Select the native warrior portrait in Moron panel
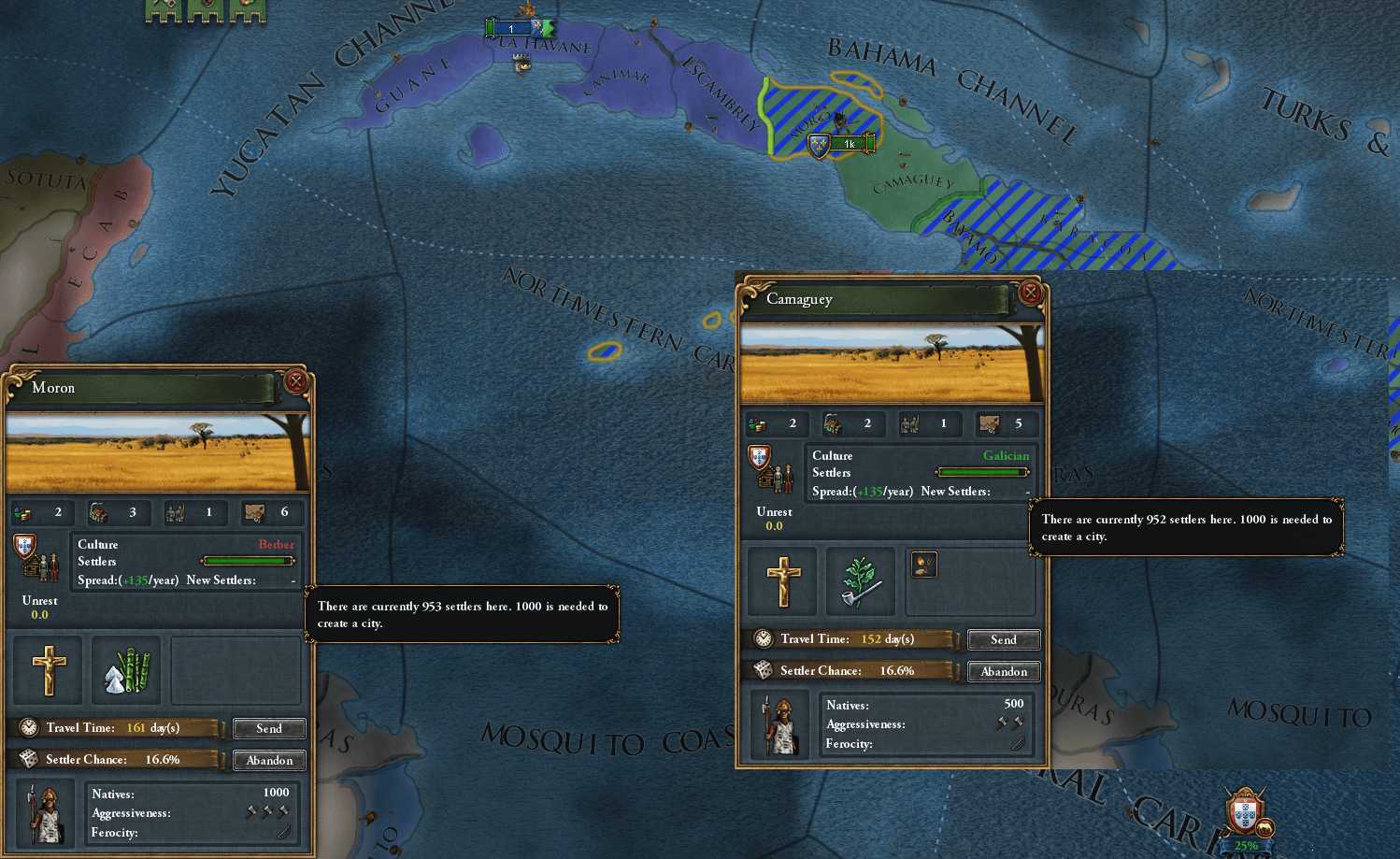 [46, 814]
